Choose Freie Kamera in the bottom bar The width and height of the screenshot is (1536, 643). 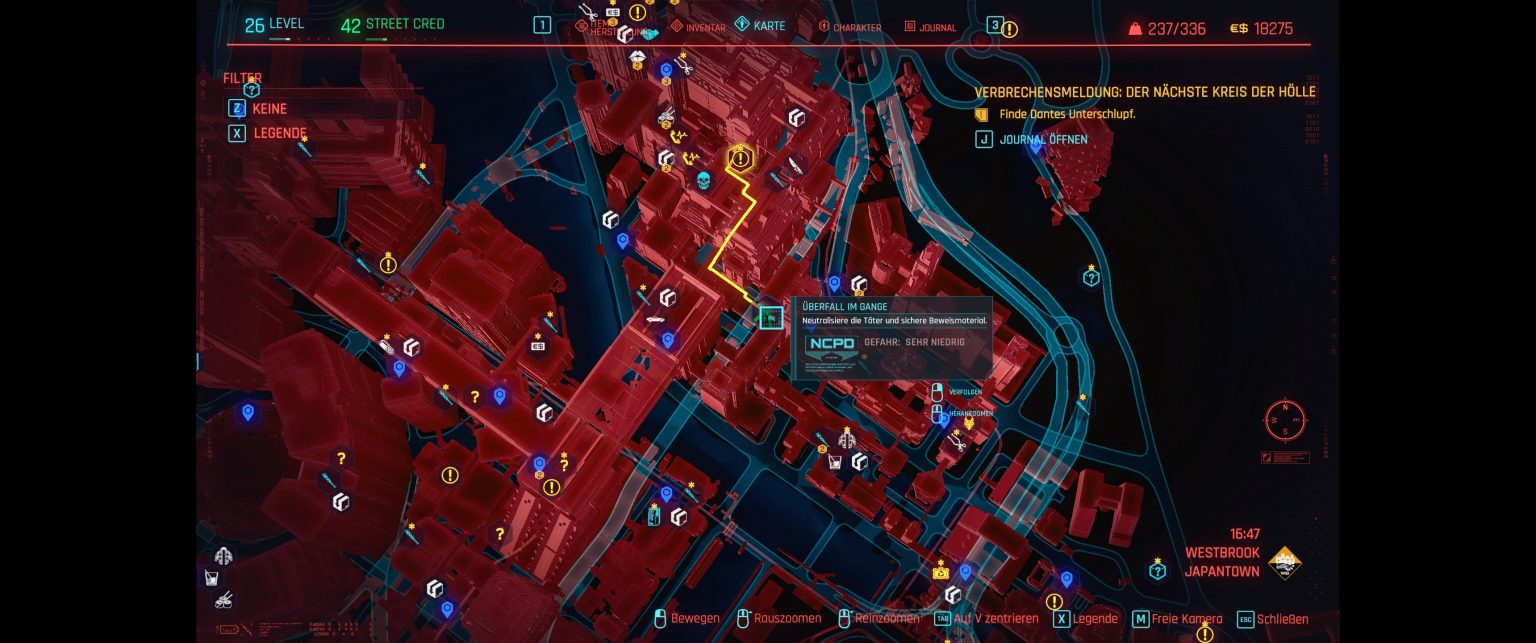pos(1178,619)
